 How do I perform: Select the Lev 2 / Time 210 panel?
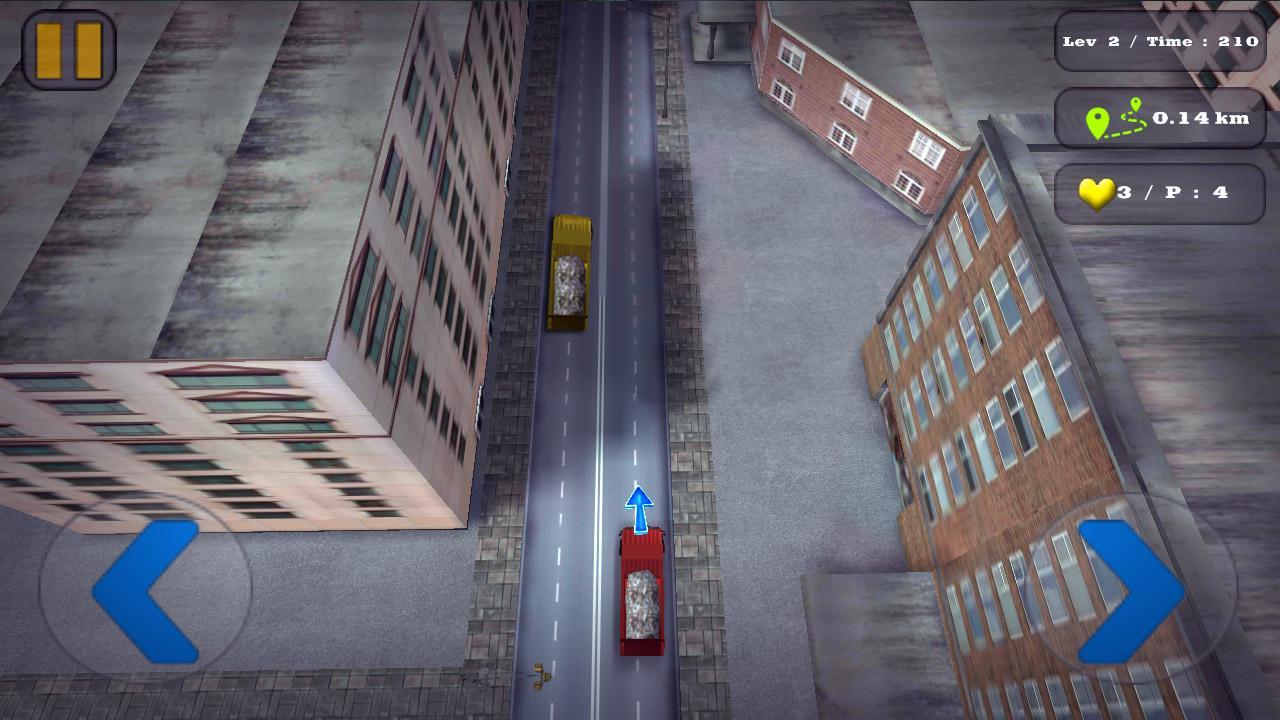click(x=1160, y=41)
